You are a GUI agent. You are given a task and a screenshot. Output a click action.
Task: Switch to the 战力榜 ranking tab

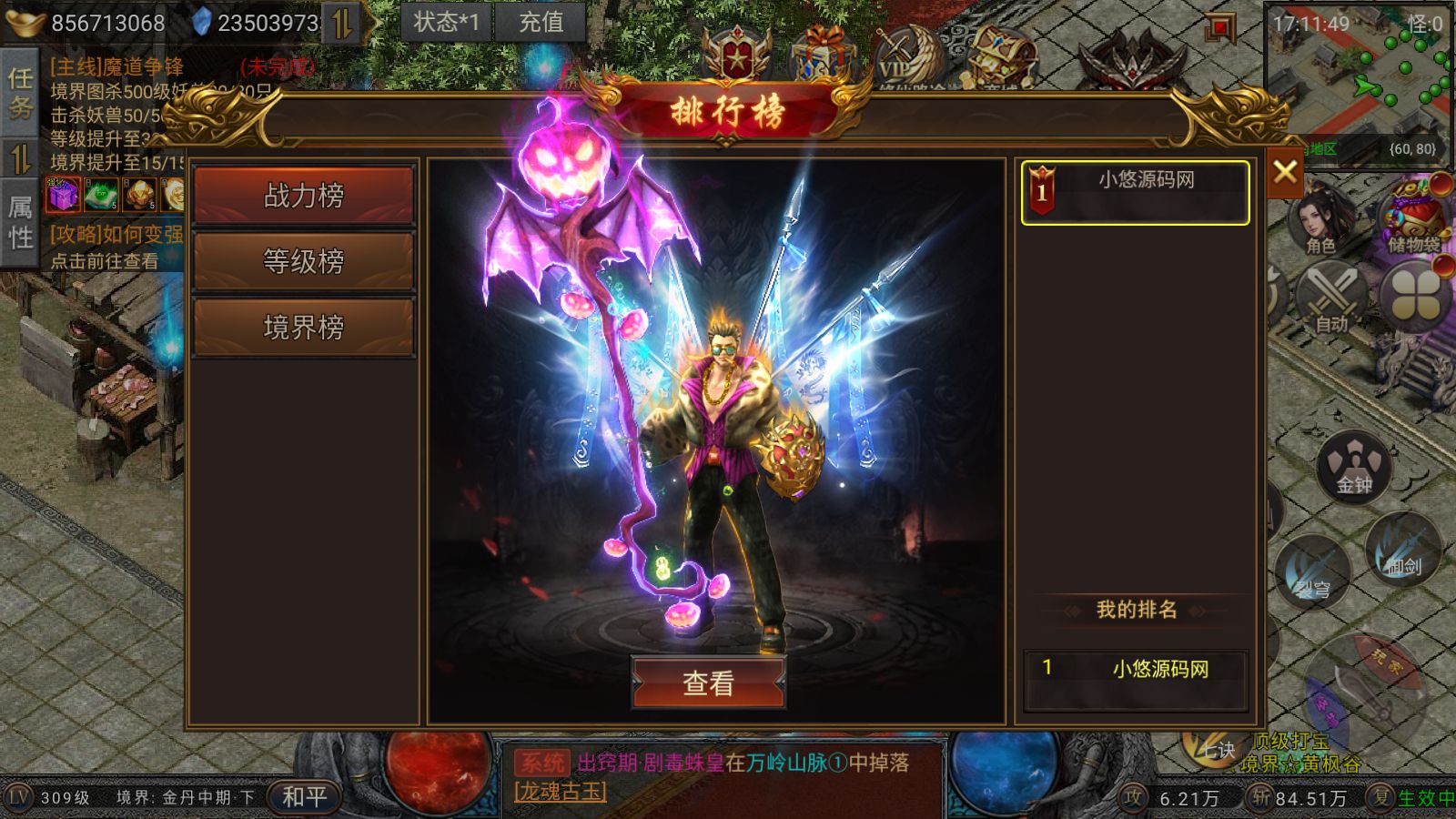pos(303,195)
